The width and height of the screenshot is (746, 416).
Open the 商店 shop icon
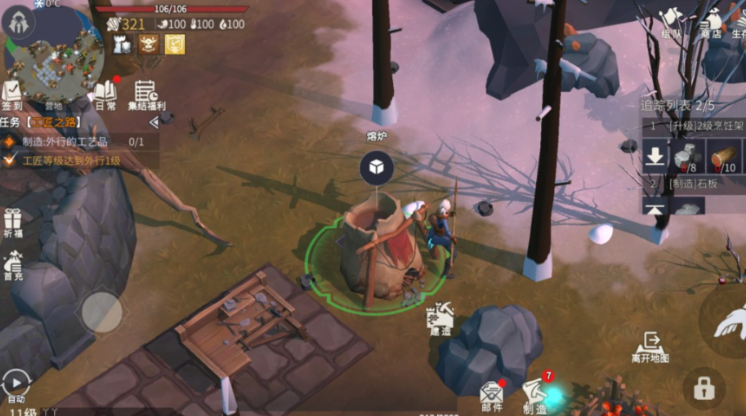(711, 22)
